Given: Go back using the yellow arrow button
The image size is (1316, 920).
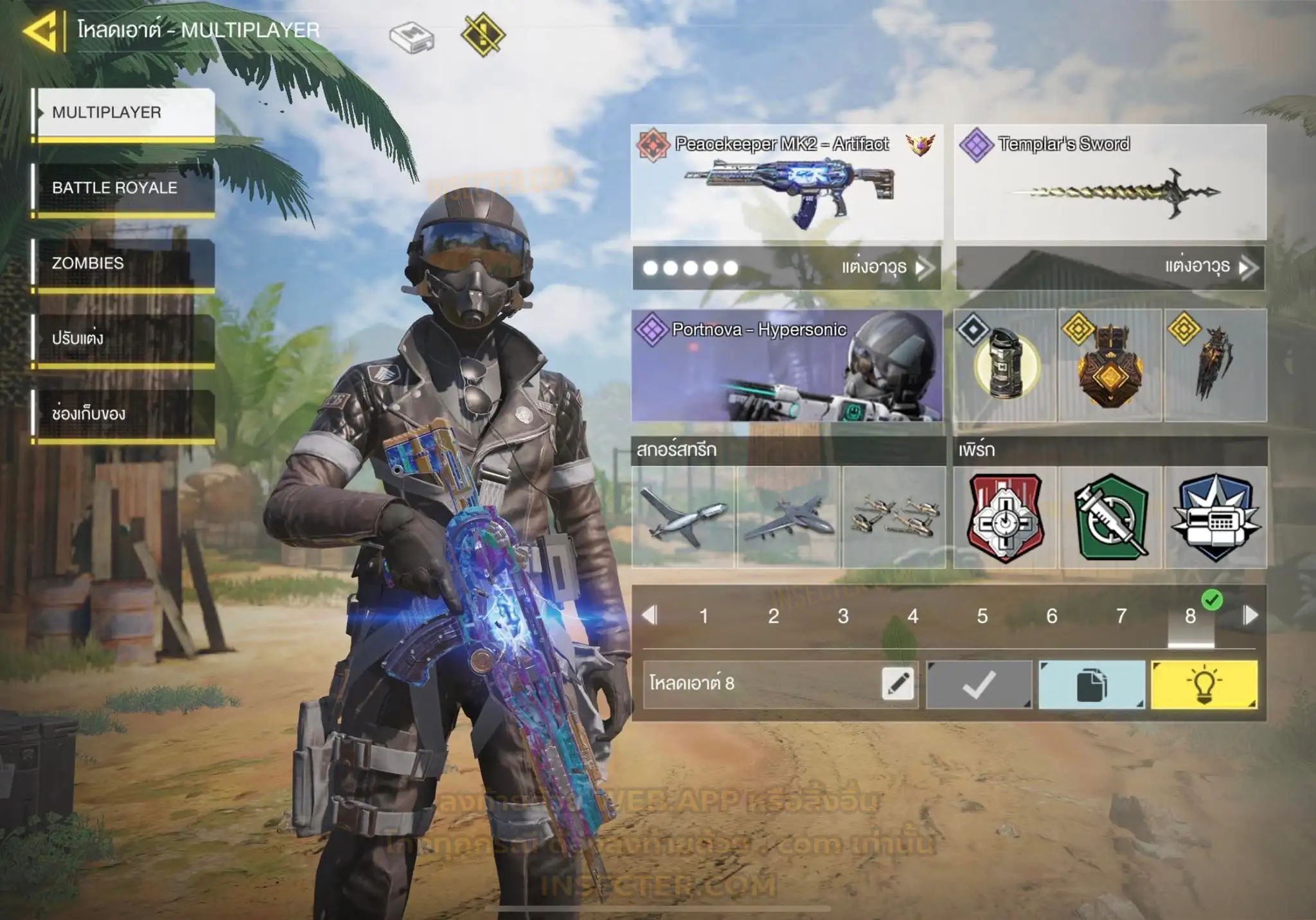Looking at the screenshot, I should 40,30.
